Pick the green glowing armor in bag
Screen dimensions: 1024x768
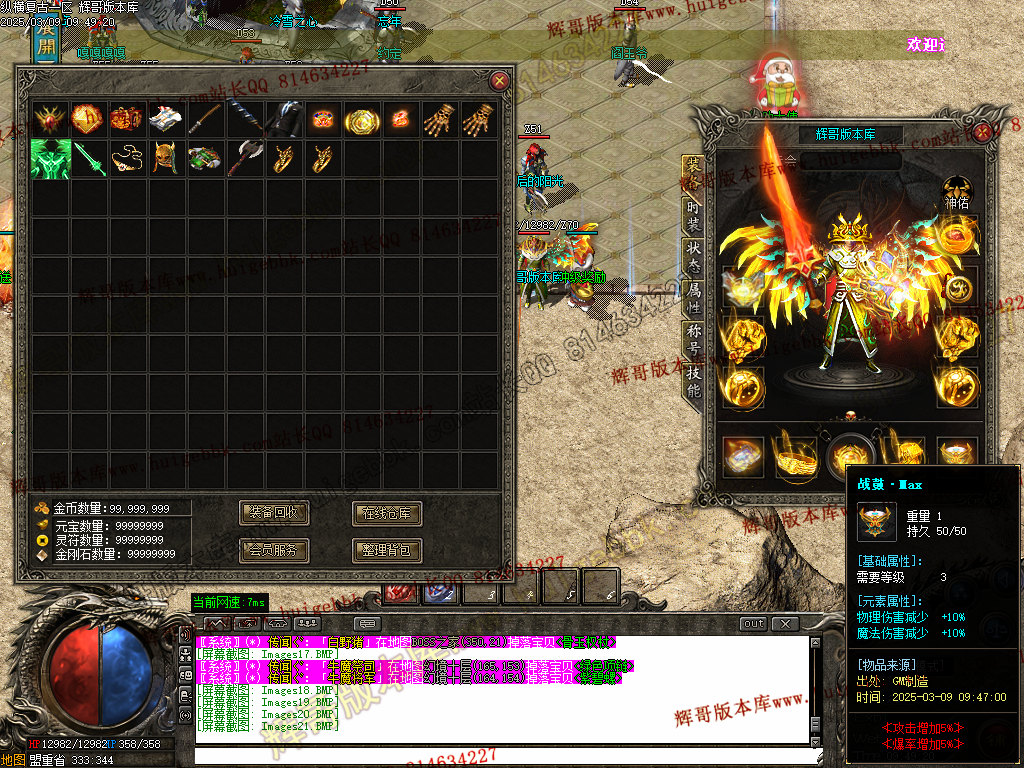pos(49,158)
